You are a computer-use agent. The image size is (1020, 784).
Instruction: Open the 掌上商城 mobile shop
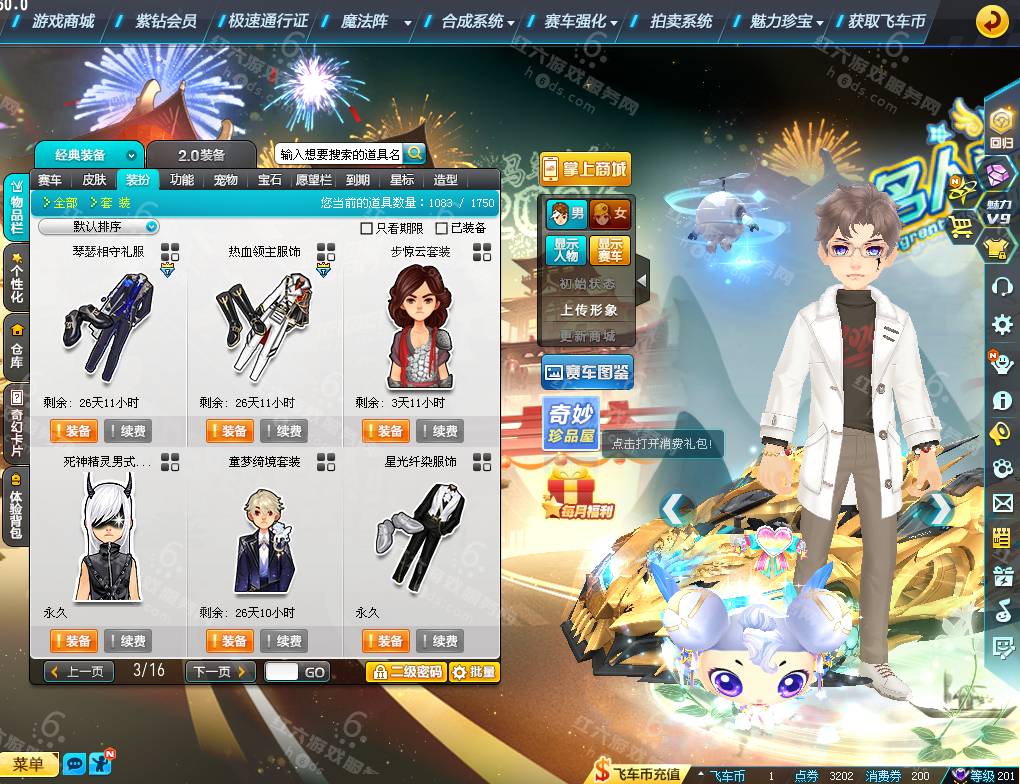click(x=585, y=169)
